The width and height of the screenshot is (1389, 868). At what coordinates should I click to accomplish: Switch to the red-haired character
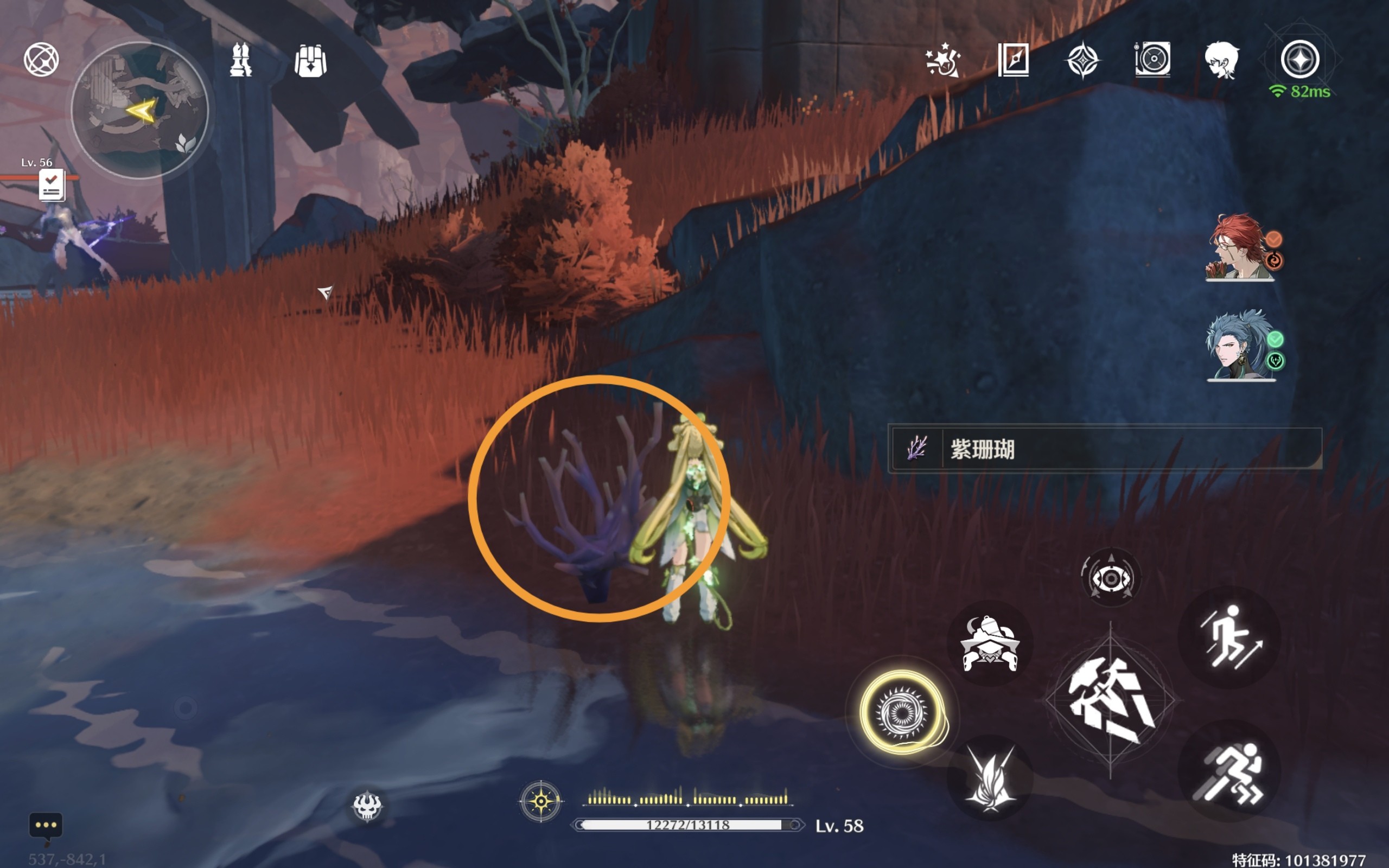[1240, 247]
